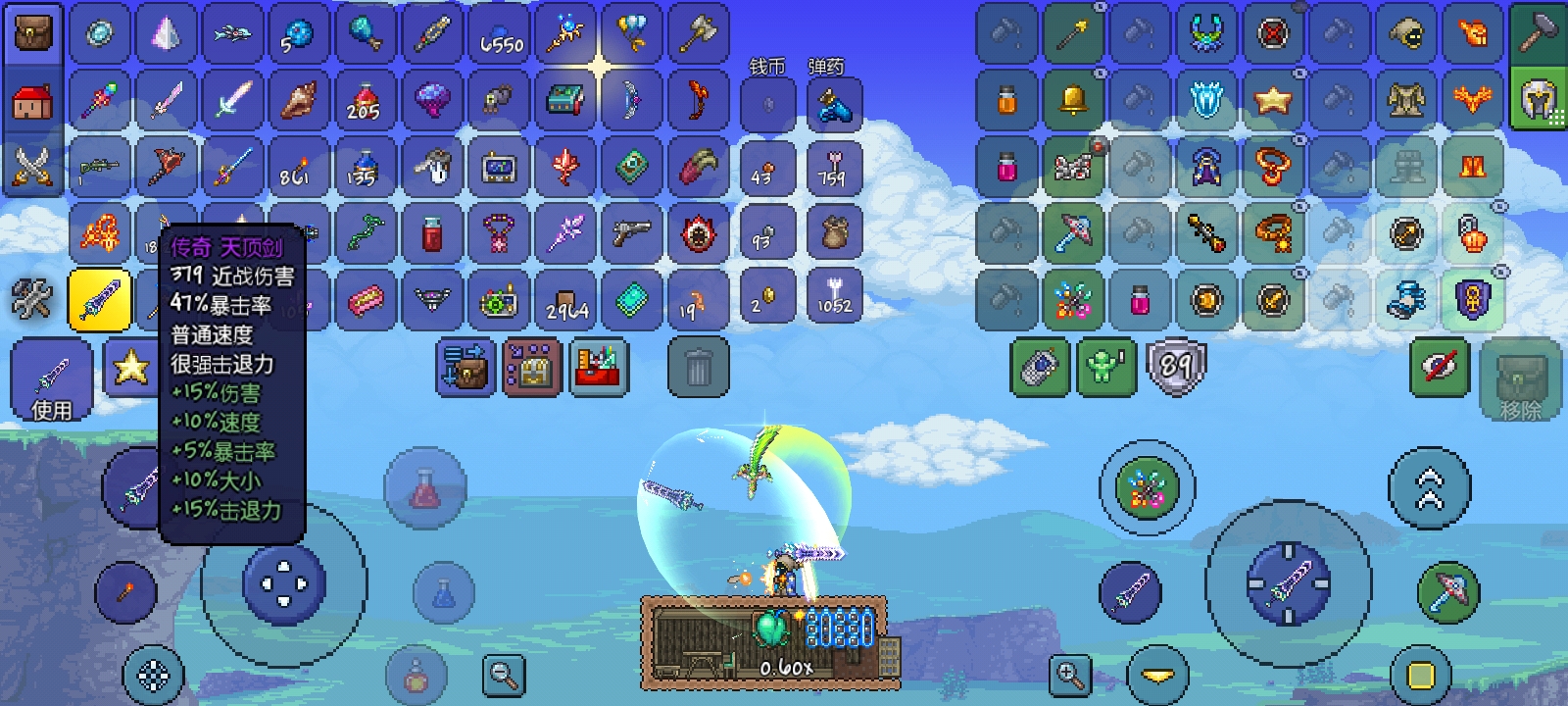The width and height of the screenshot is (1568, 706).
Task: Select the conch shell inventory slot
Action: point(299,101)
